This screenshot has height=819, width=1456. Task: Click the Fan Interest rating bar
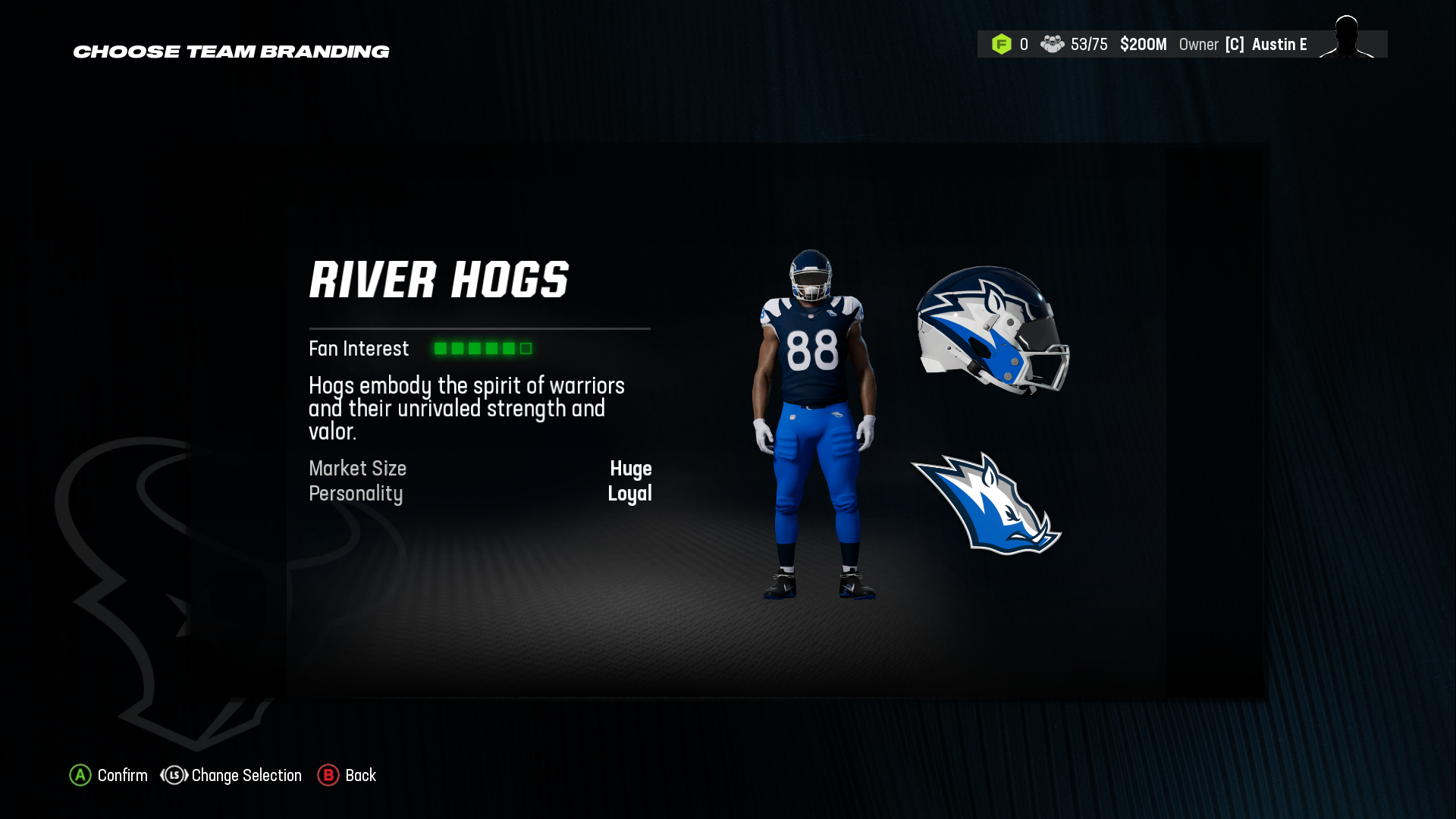(482, 348)
